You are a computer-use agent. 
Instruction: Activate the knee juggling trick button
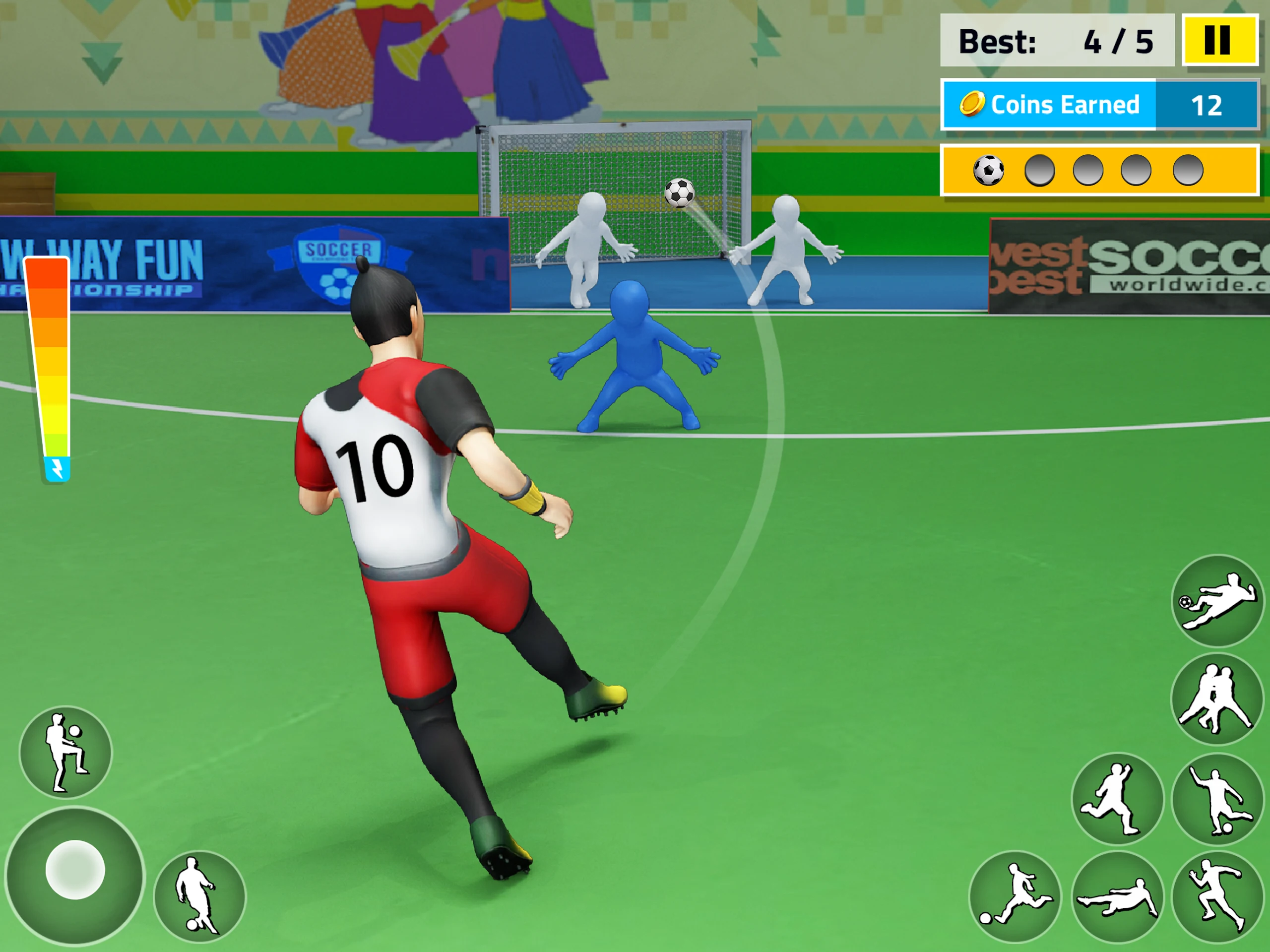click(x=66, y=752)
